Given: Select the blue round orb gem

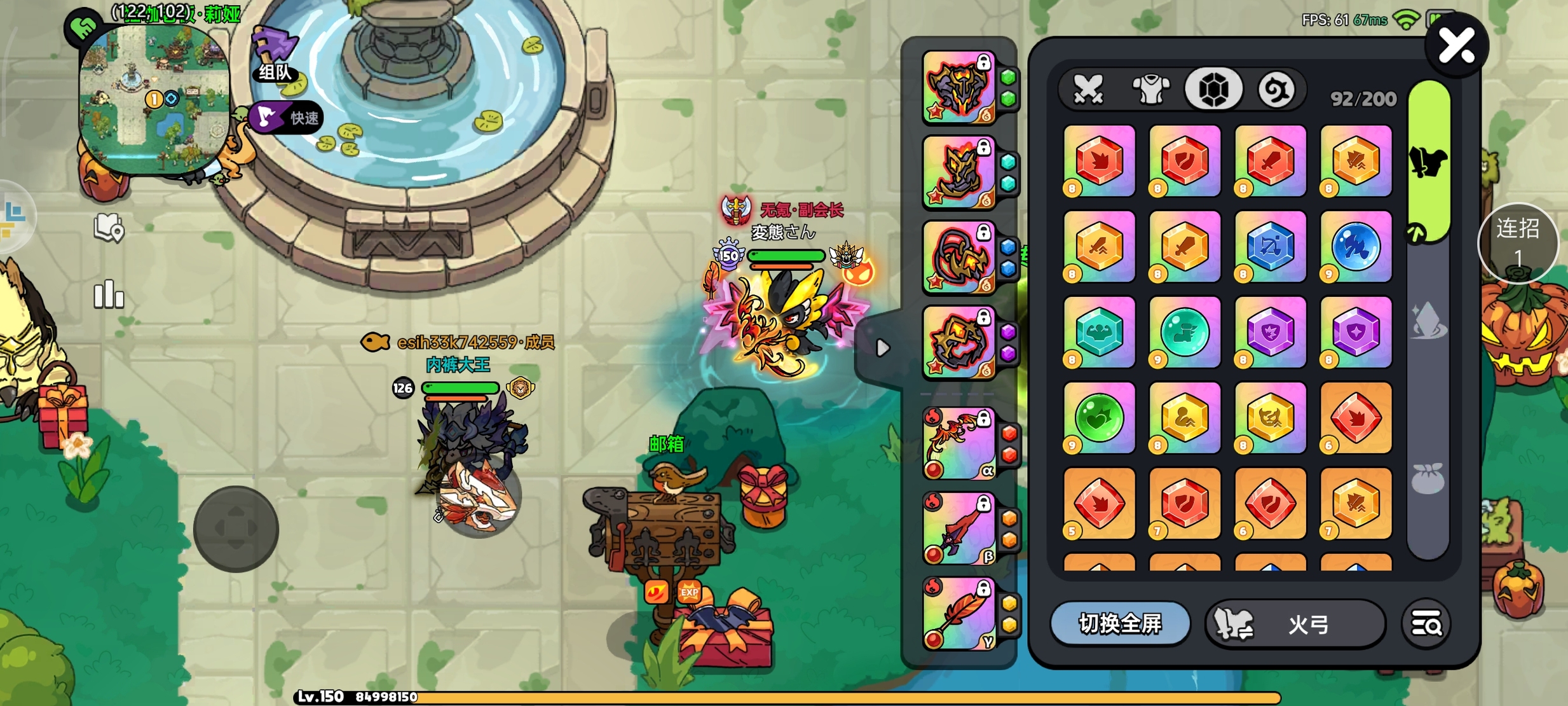Looking at the screenshot, I should (x=1356, y=247).
